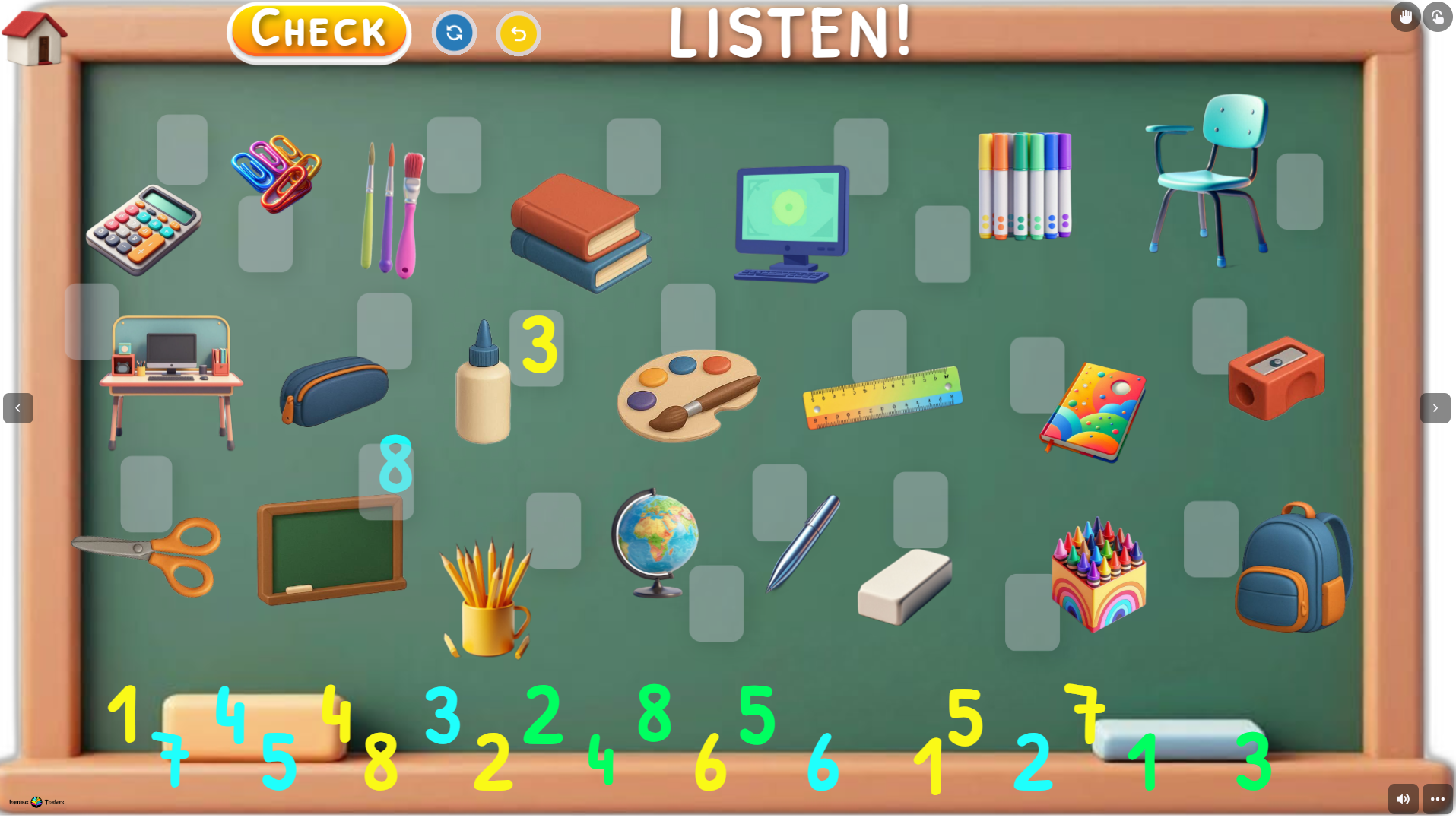Screen dimensions: 1456x818
Task: Click the publisher logo in the bottom-left corner
Action: [36, 801]
